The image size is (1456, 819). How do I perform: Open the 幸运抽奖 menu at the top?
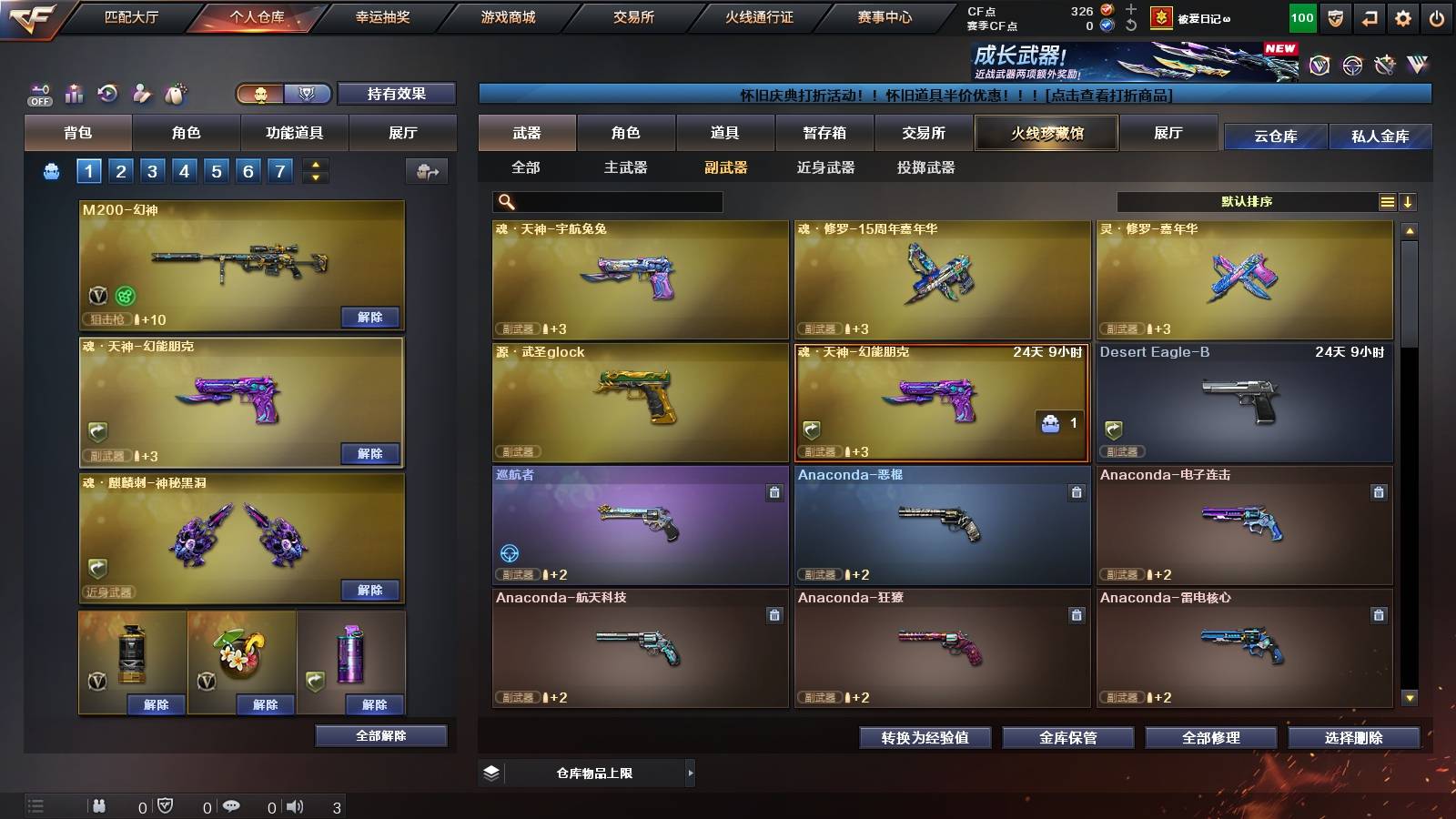point(383,16)
